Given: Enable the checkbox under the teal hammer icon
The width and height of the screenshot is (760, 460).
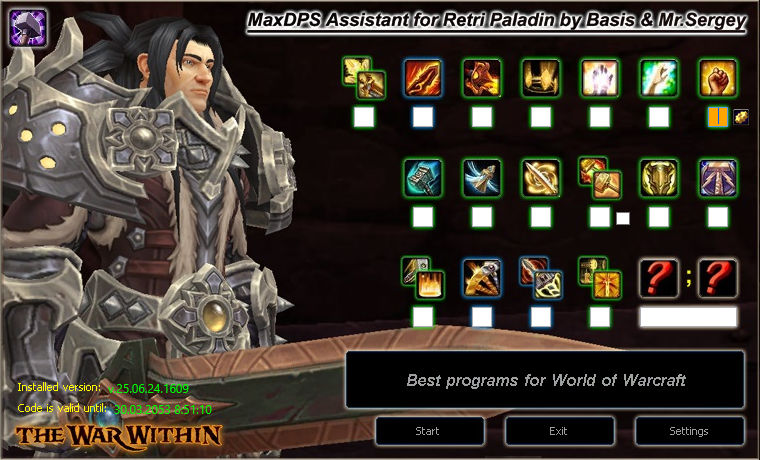Looking at the screenshot, I should (423, 217).
